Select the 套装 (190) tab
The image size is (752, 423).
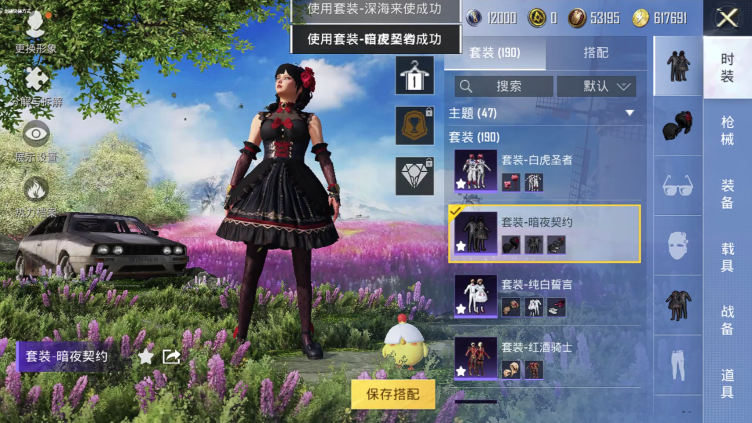pos(495,54)
